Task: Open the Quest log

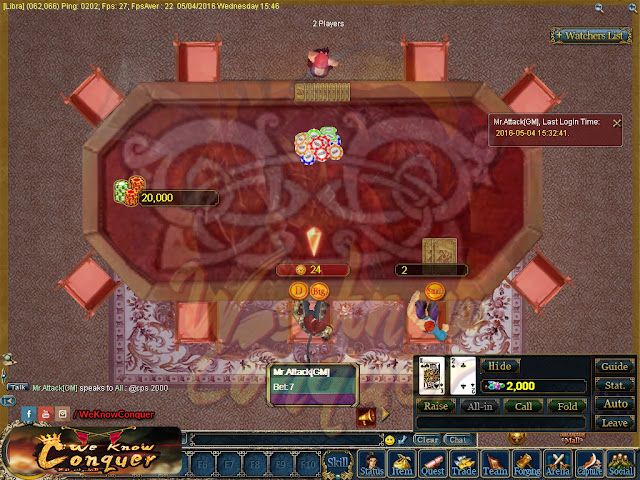Action: pos(433,465)
